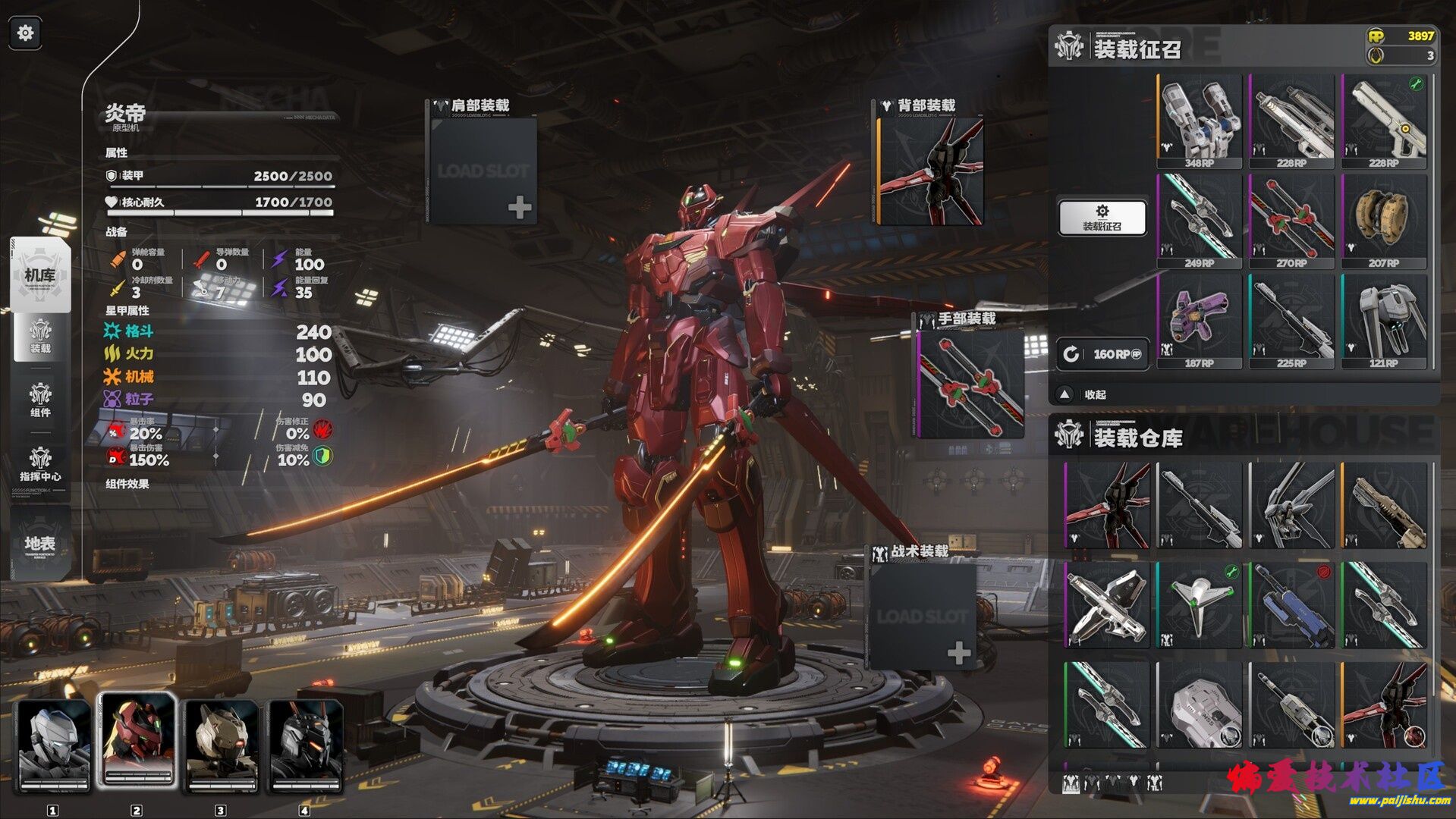The height and width of the screenshot is (819, 1456).
Task: Choose the beige mech portrait numbered 3
Action: 221,745
